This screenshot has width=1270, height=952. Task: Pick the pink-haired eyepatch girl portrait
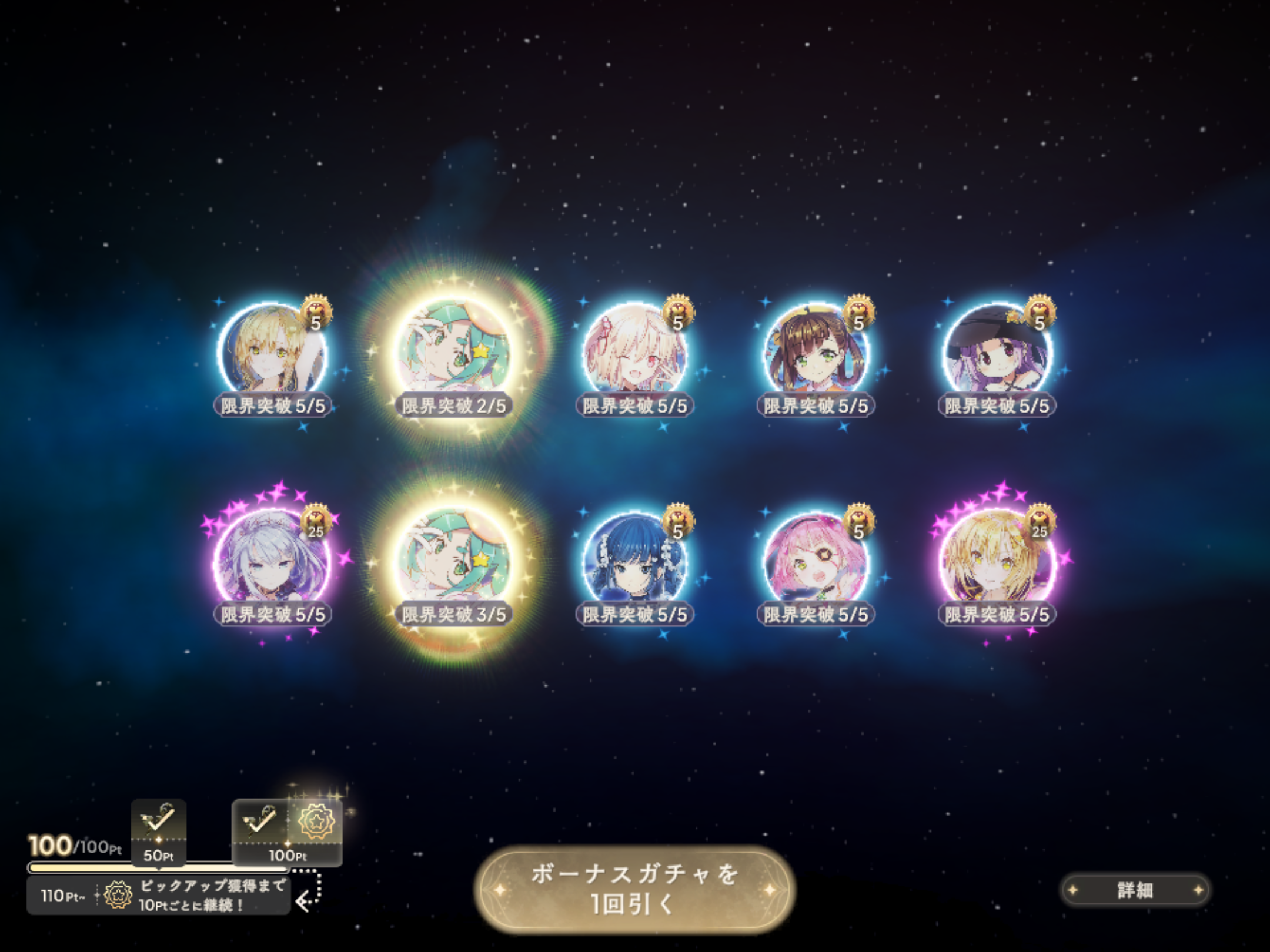pos(816,562)
